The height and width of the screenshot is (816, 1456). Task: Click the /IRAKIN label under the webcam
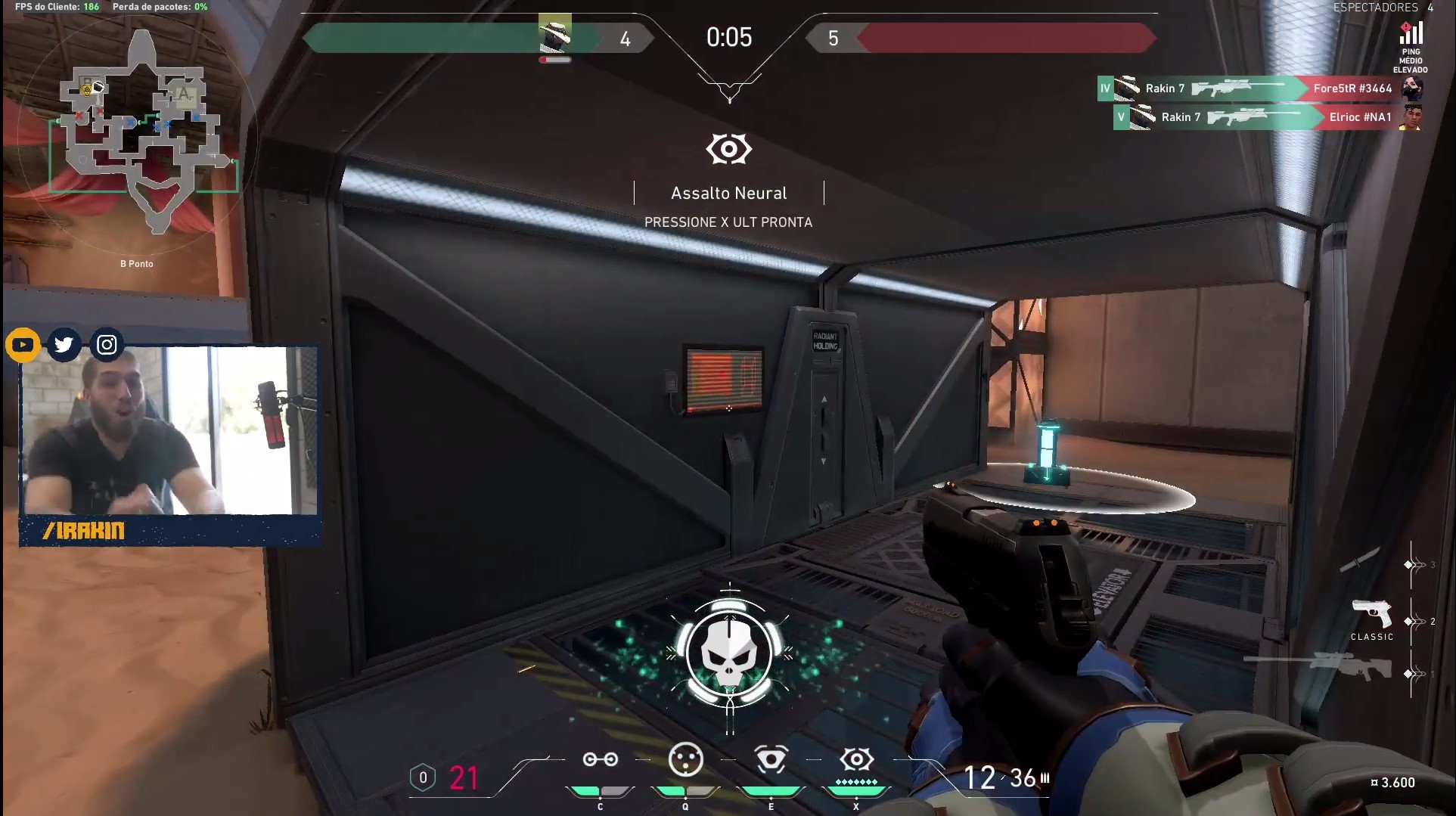(x=85, y=531)
